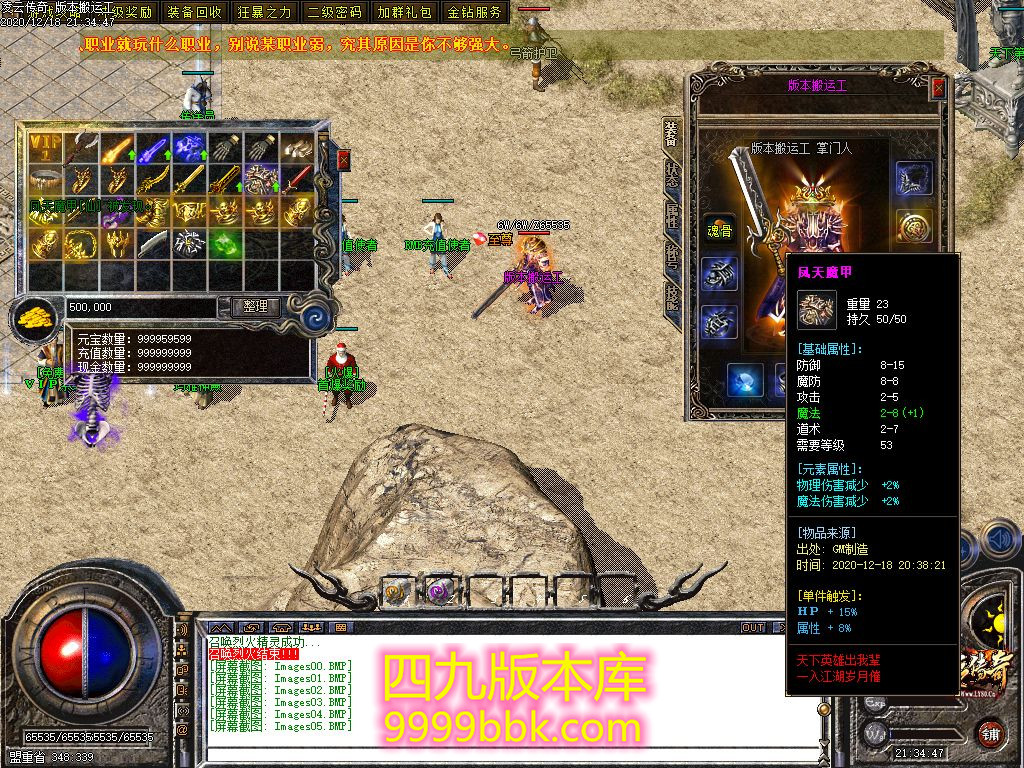Screen dimensions: 1024x768
Task: Click the OUT button above chat
Action: click(752, 628)
